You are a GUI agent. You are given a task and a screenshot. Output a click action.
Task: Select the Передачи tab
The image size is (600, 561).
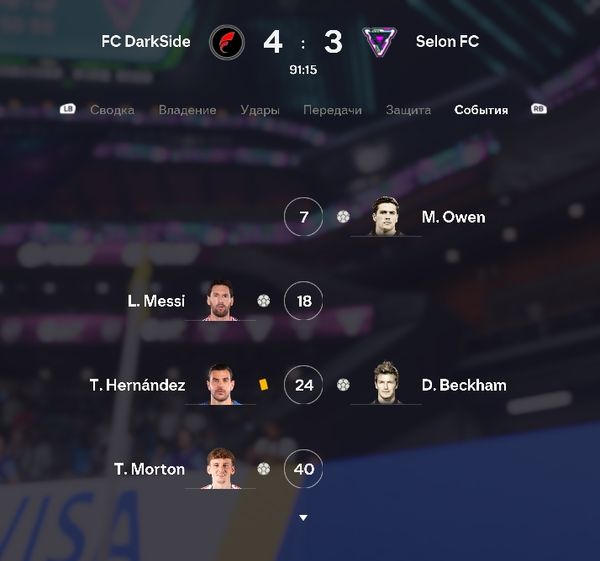click(x=333, y=110)
